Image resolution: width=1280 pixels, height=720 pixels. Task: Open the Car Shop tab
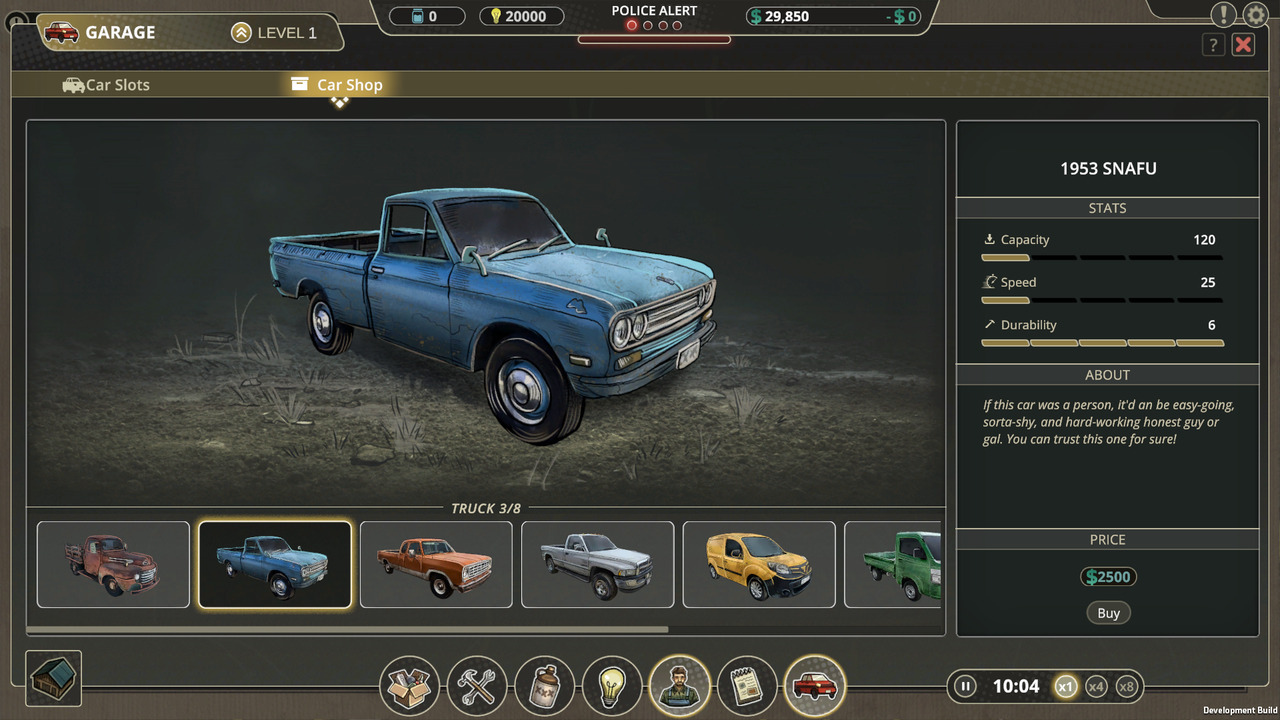(337, 85)
